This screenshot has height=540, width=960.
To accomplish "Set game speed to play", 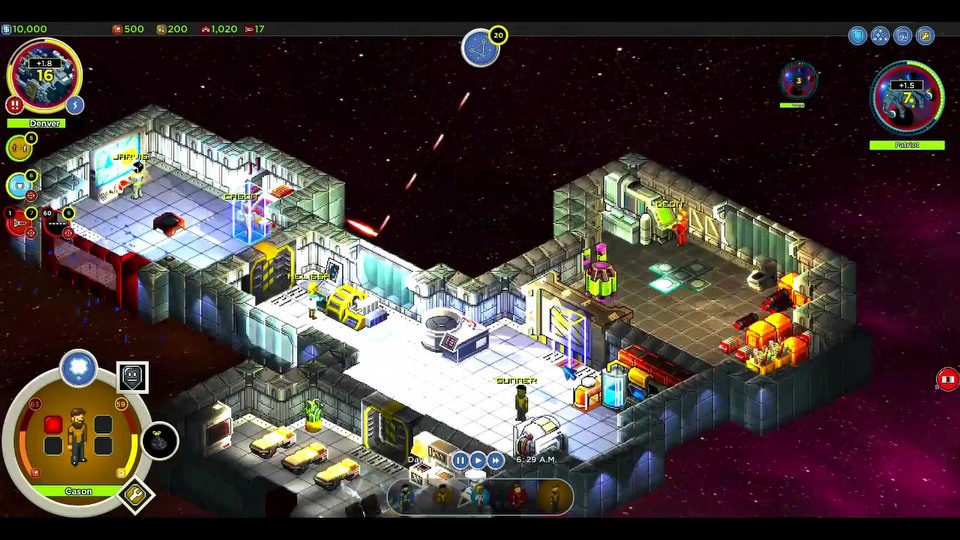I will [x=478, y=460].
